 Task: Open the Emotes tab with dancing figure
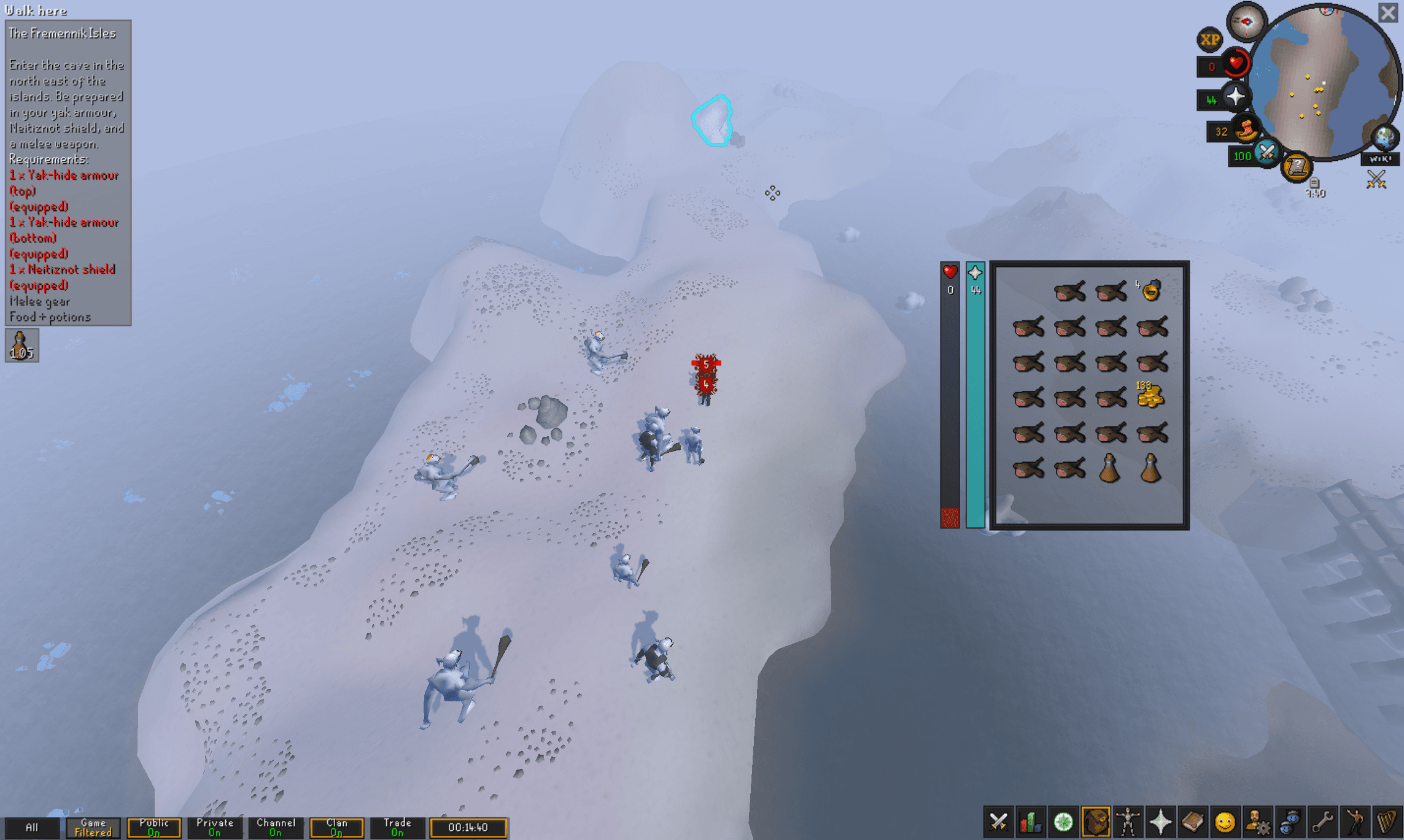pos(1356,822)
